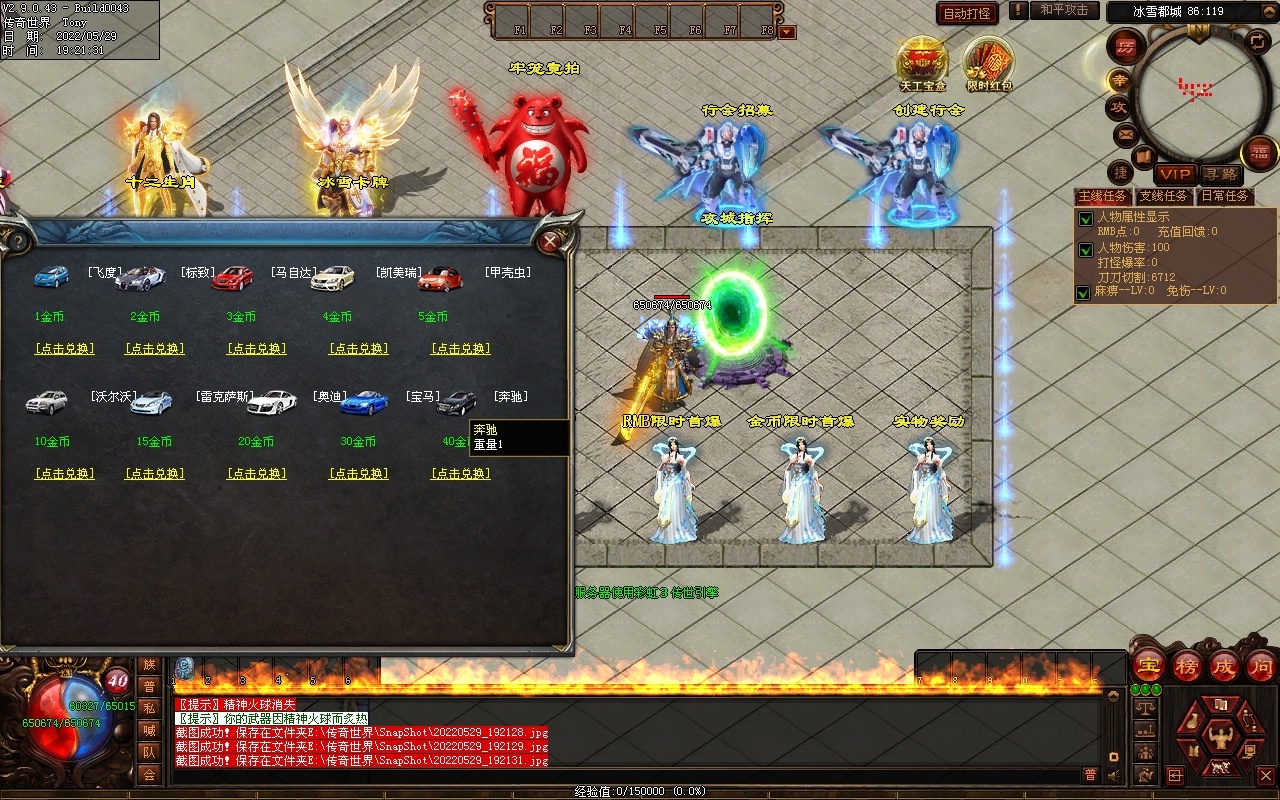Click the 和平攻击 attack mode button

click(1063, 10)
